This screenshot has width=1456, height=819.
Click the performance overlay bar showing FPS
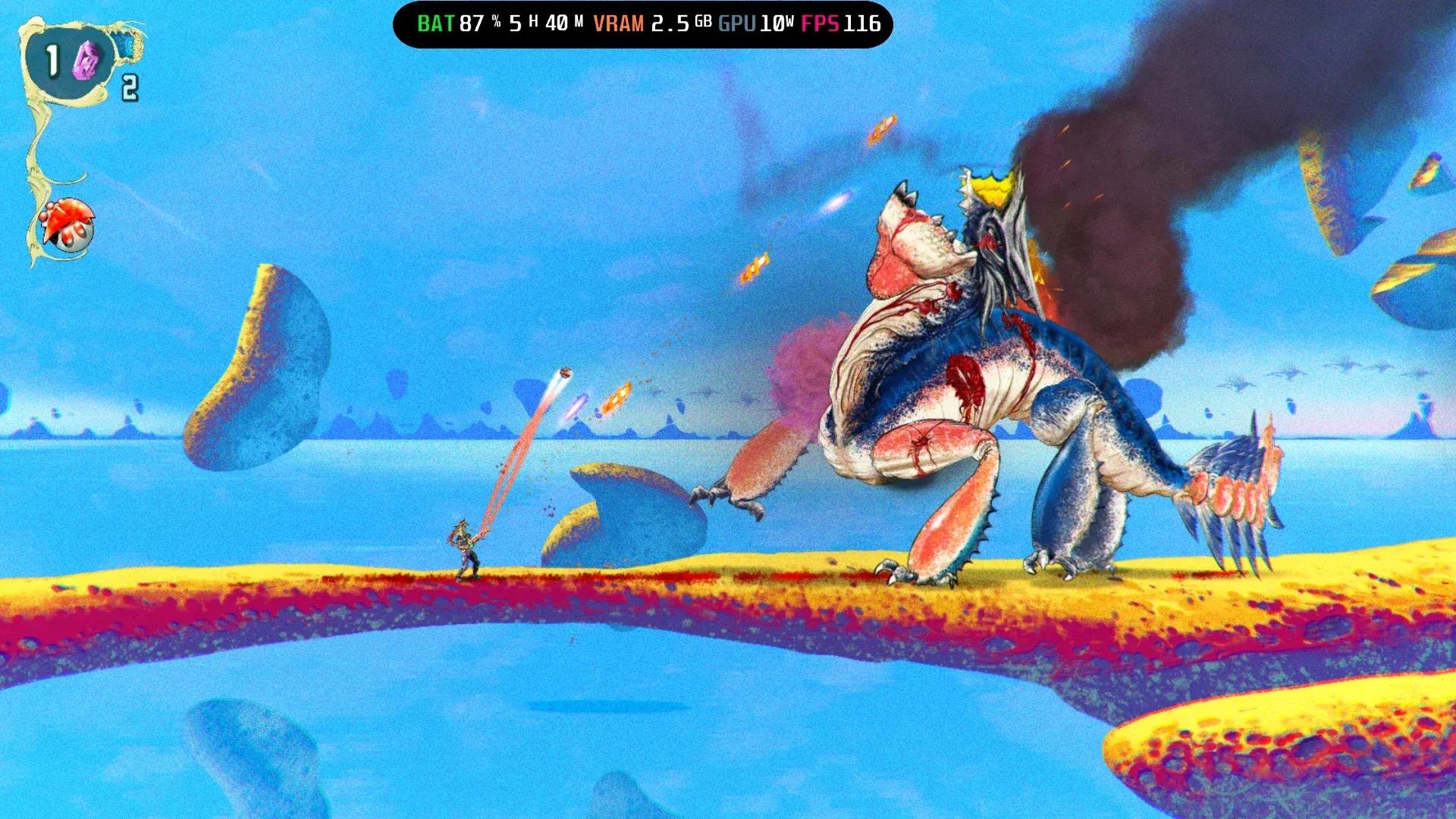pyautogui.click(x=642, y=24)
